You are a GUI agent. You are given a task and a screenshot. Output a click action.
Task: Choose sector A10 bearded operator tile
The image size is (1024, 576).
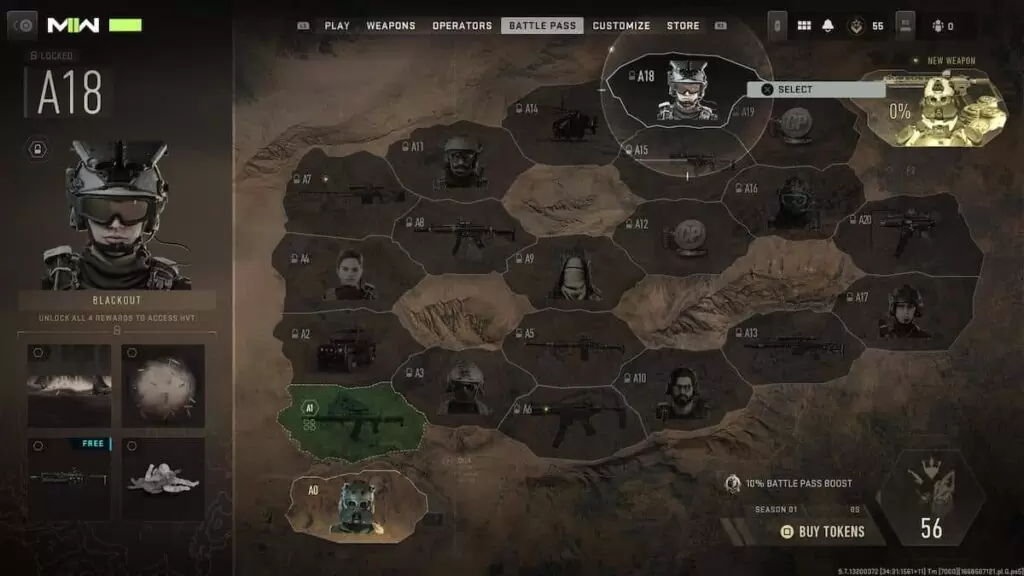coord(682,392)
